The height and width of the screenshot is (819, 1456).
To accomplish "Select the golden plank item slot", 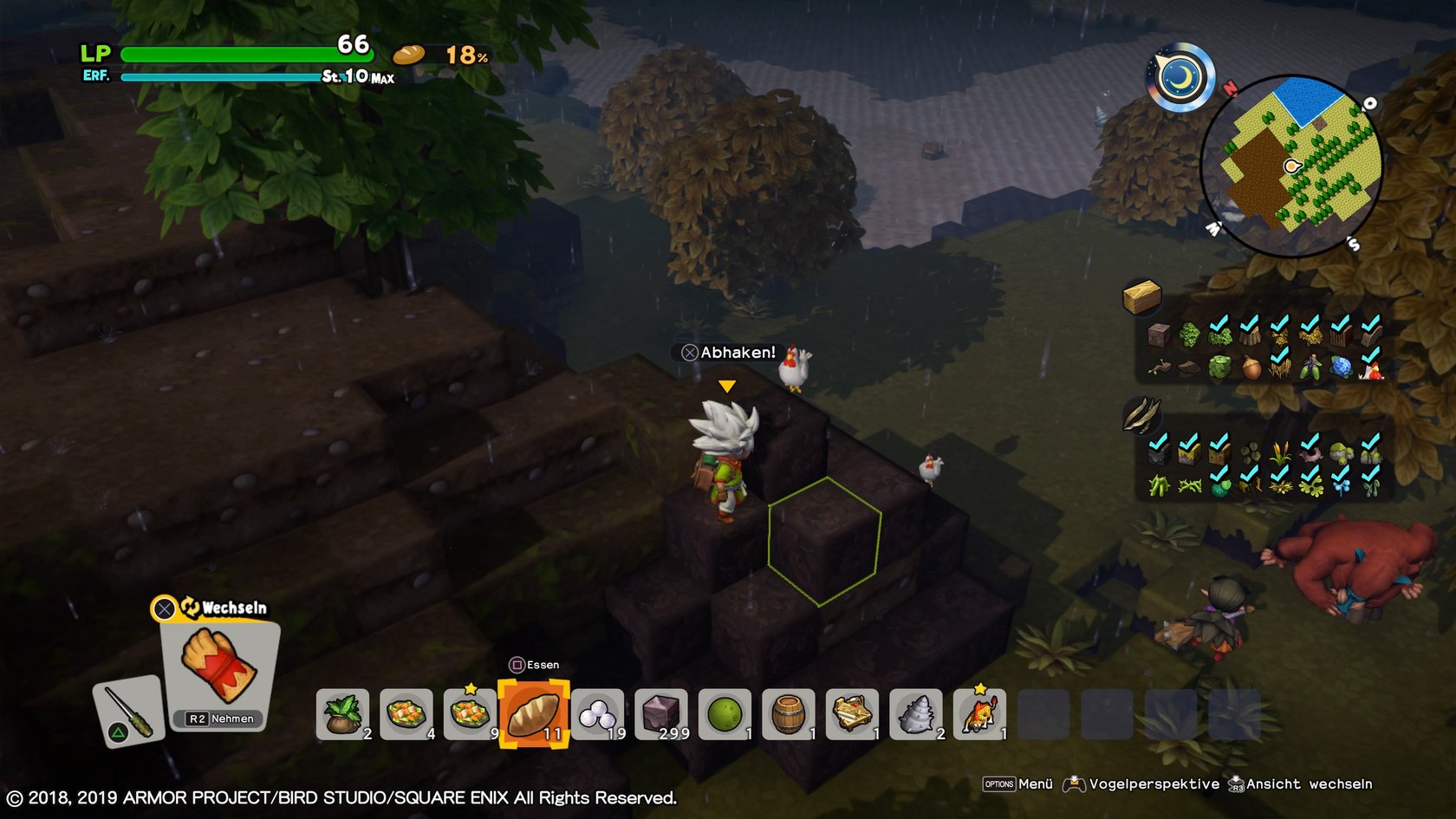I will [x=852, y=714].
